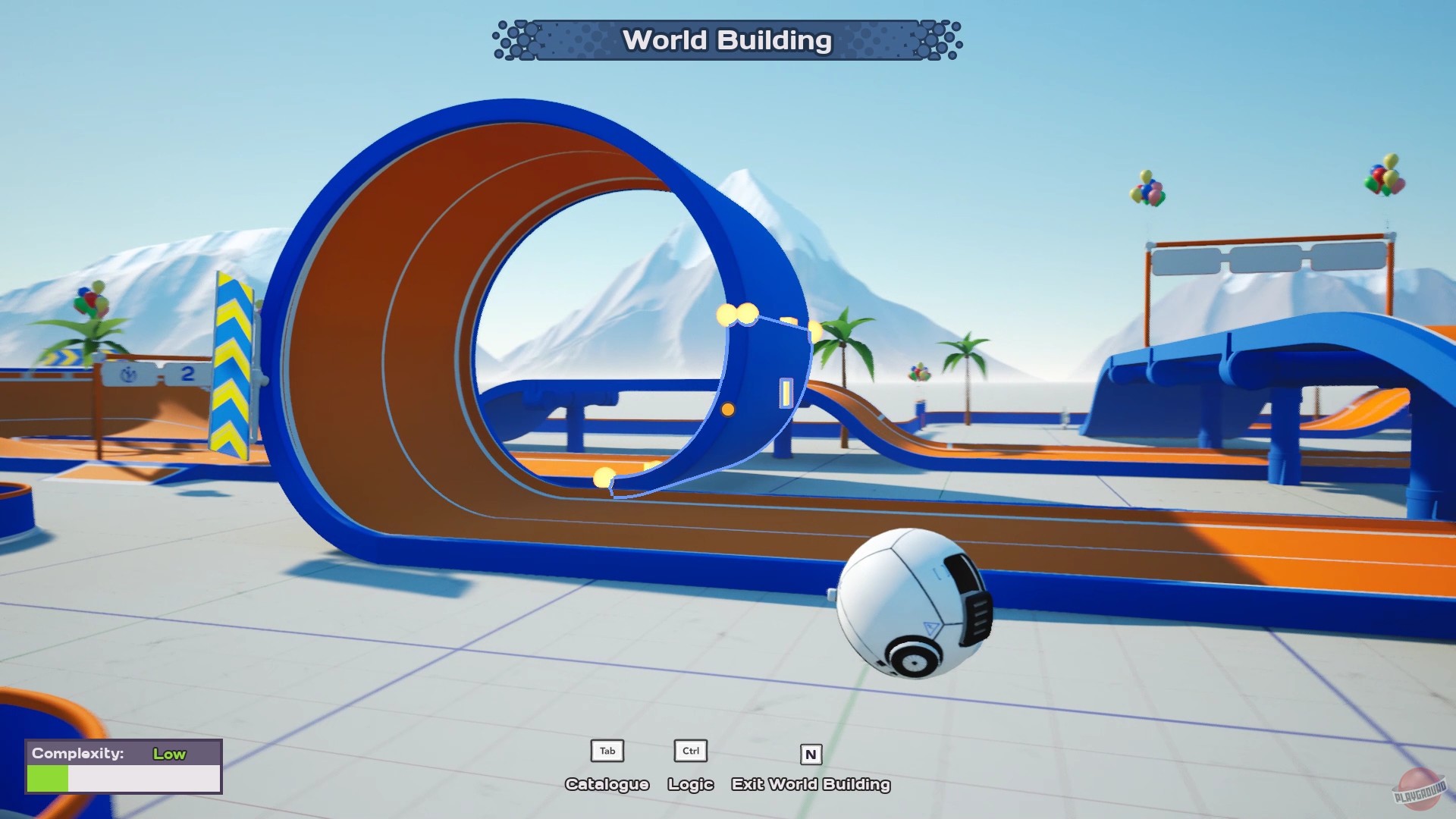1456x819 pixels.
Task: Click the lower yellow handle at the loop's base
Action: click(603, 478)
